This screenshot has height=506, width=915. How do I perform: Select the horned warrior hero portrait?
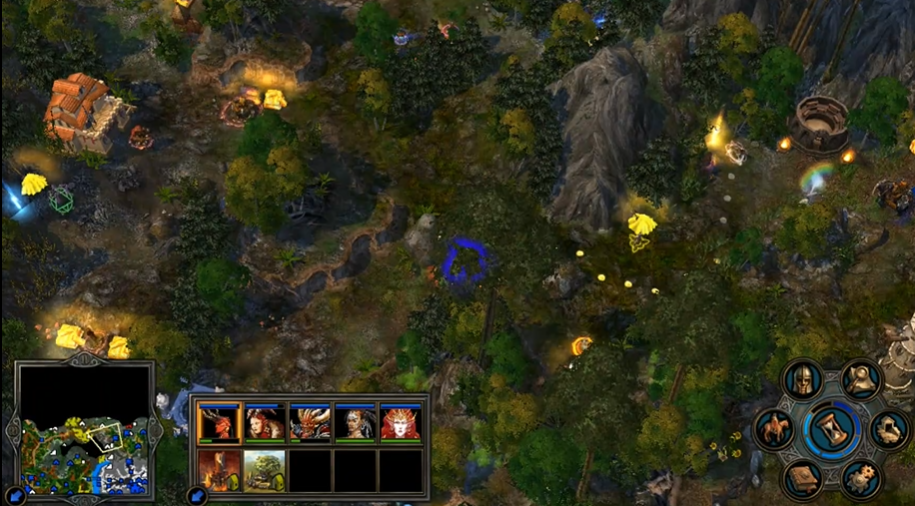[x=310, y=423]
